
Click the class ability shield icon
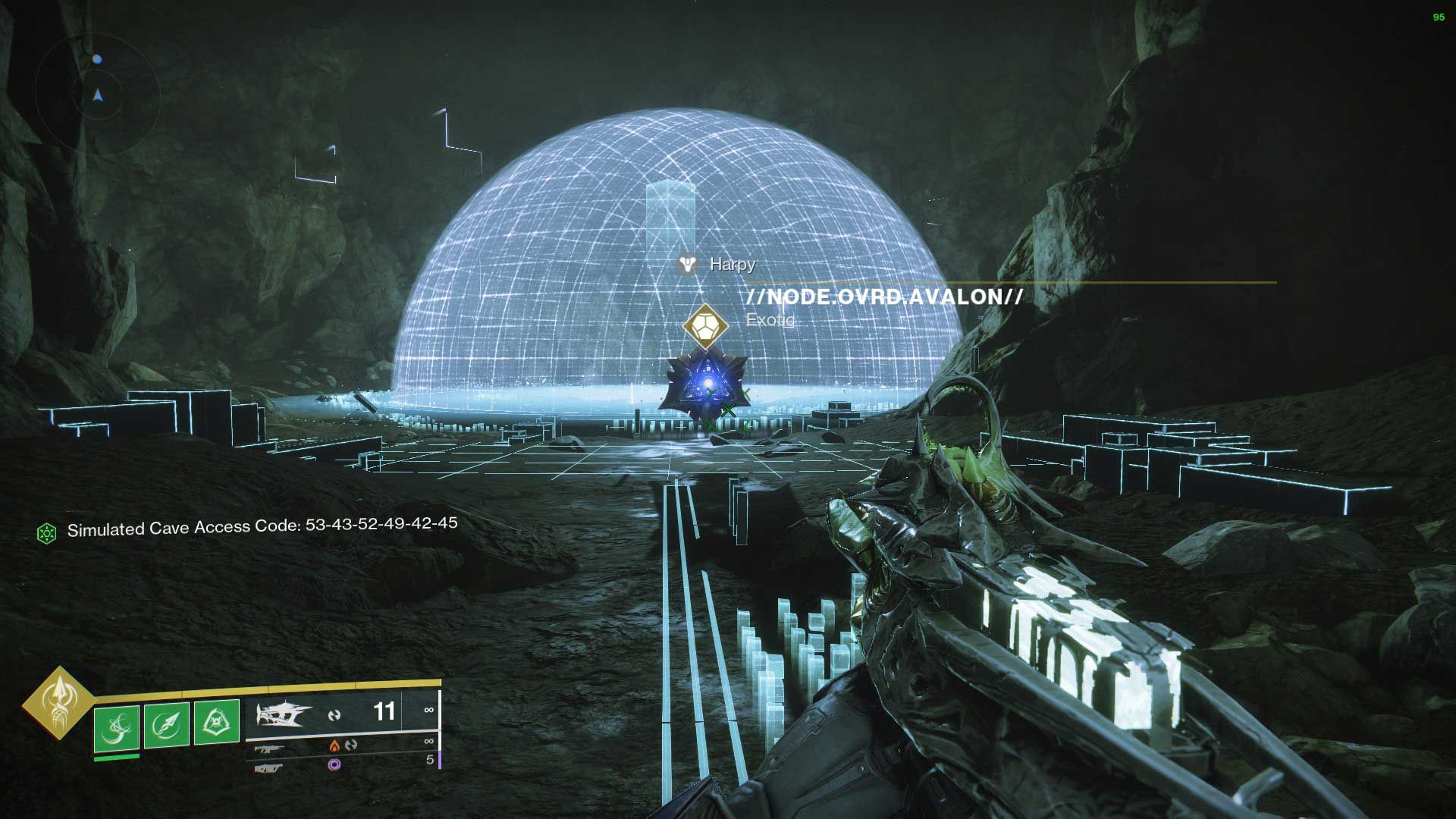pos(217,719)
